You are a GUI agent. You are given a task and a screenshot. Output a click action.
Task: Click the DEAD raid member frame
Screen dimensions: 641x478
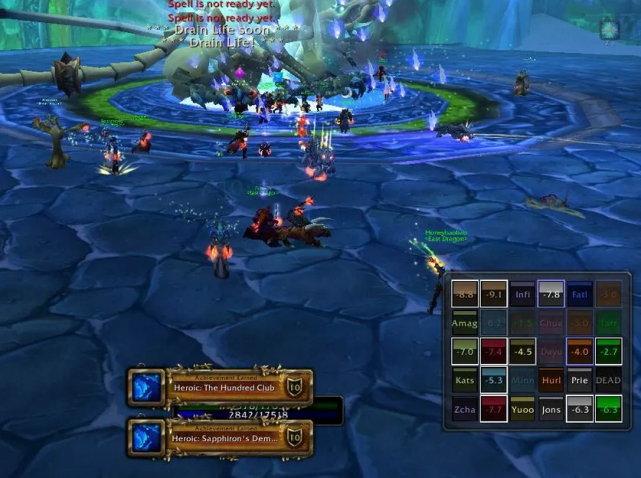(x=608, y=380)
